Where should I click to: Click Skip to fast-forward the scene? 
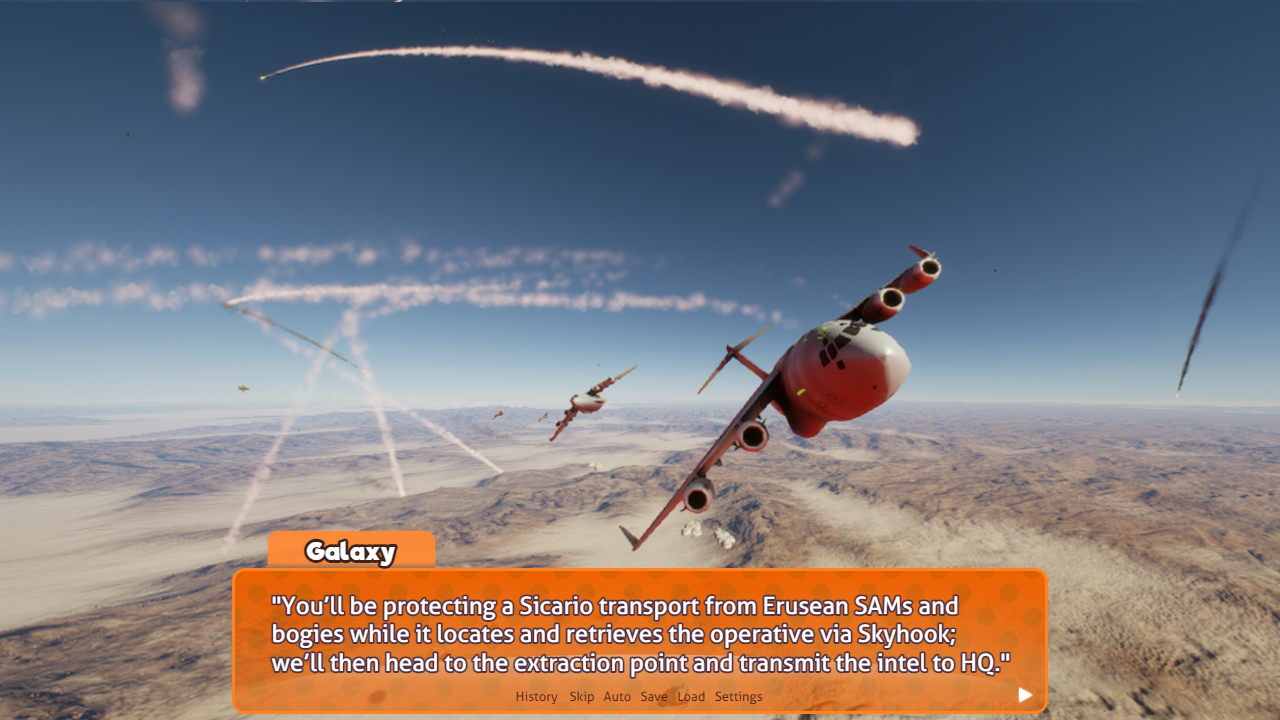pyautogui.click(x=581, y=696)
